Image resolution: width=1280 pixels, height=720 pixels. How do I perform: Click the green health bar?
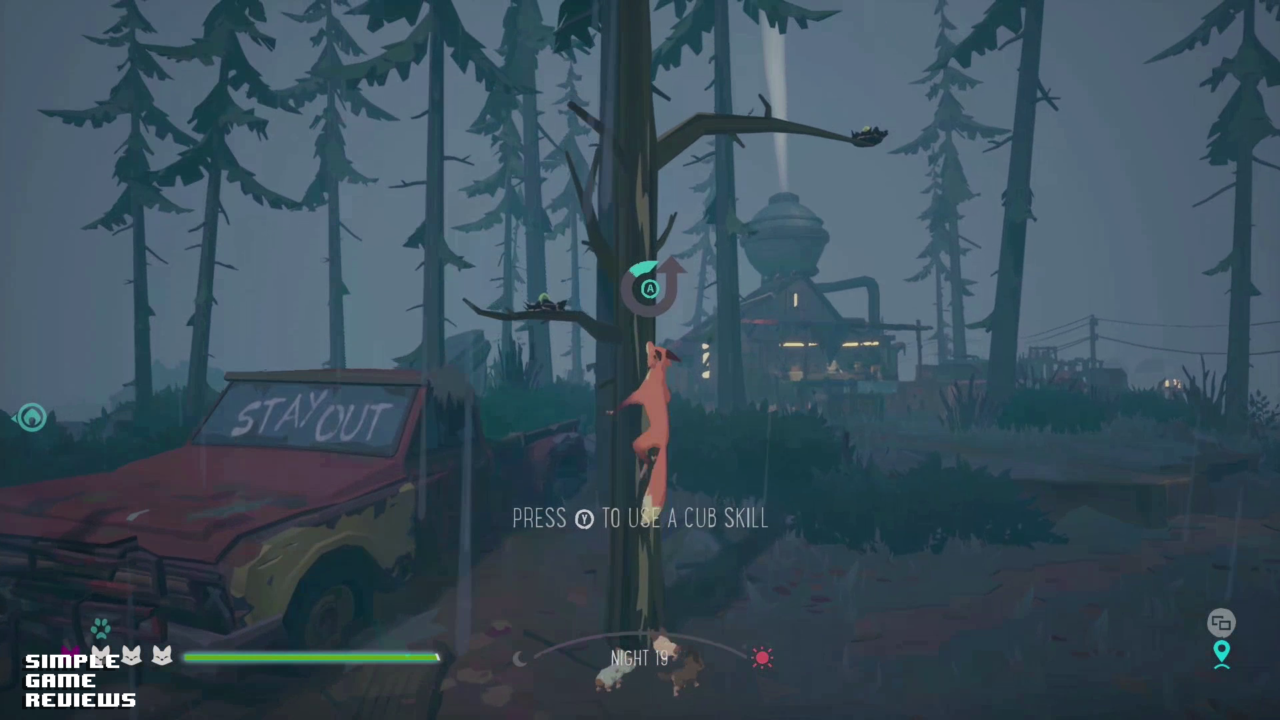(310, 657)
